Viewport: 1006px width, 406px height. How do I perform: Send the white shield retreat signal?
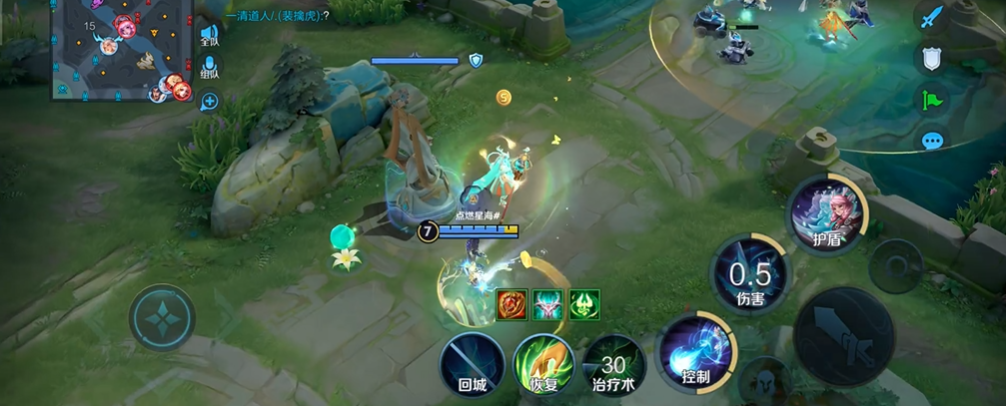(932, 58)
